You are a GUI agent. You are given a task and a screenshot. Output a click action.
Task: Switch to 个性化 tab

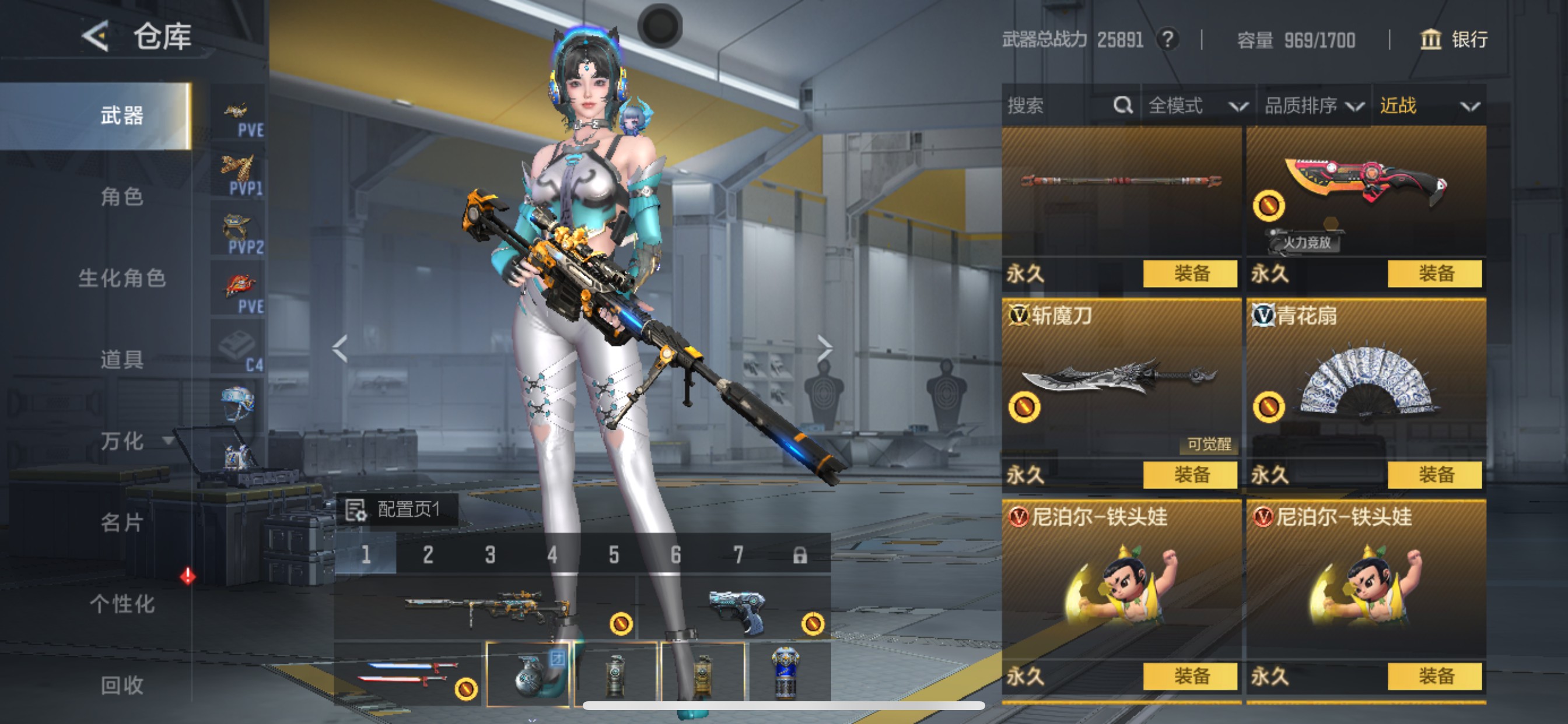(x=122, y=604)
